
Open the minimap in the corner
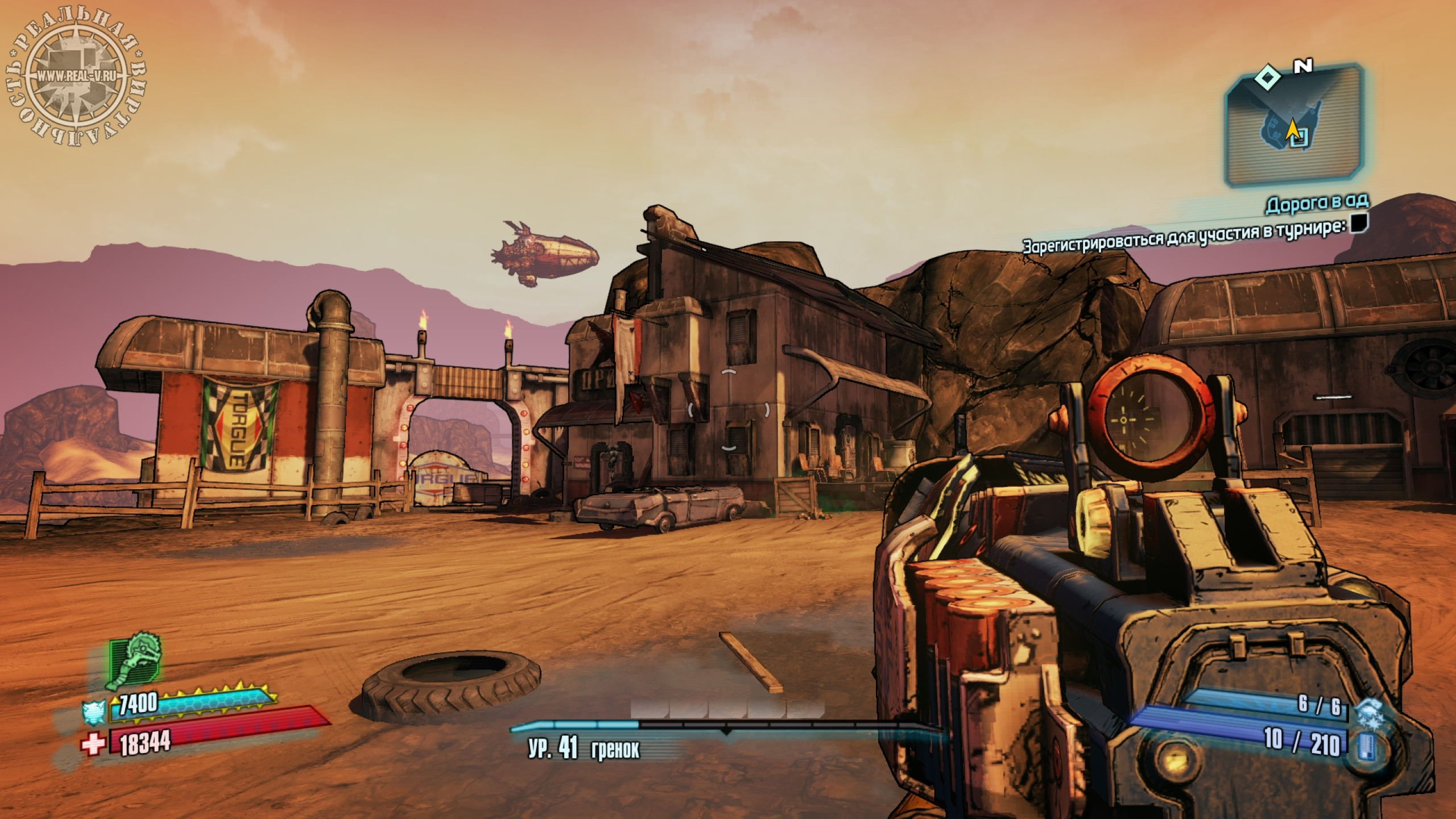[1294, 125]
